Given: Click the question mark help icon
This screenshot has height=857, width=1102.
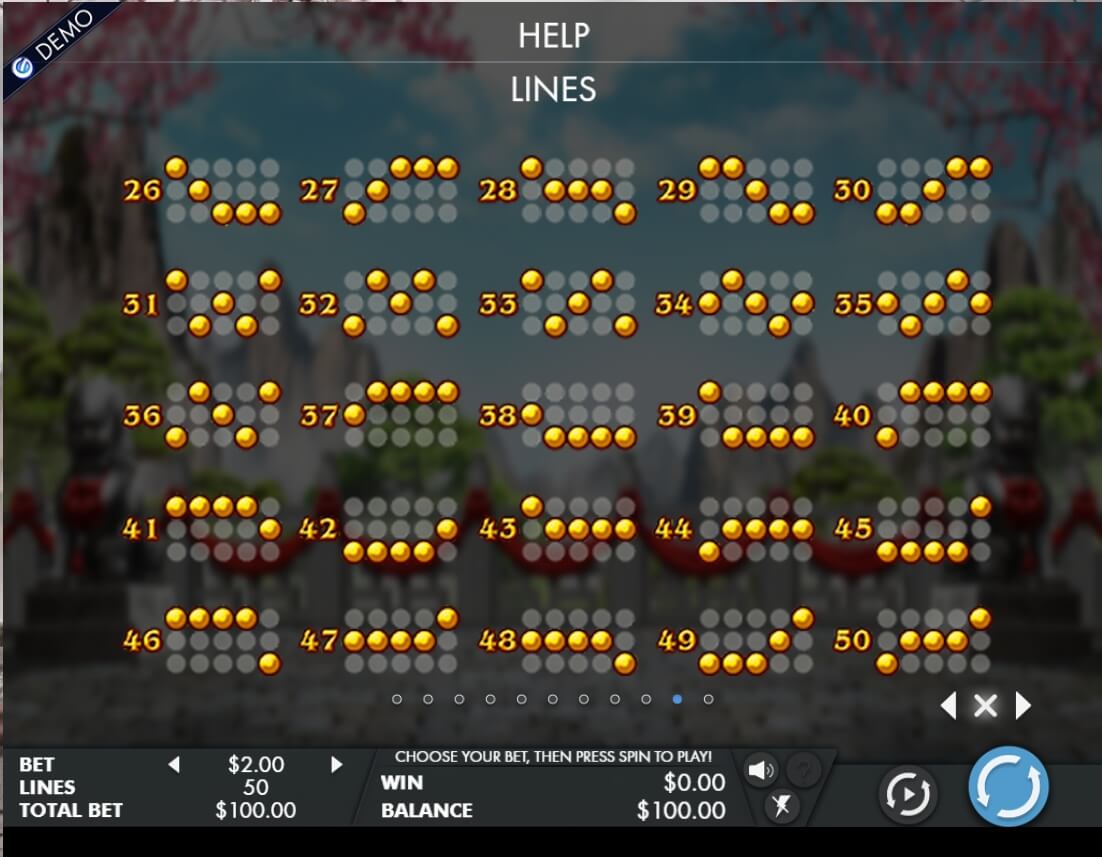Looking at the screenshot, I should pyautogui.click(x=803, y=769).
